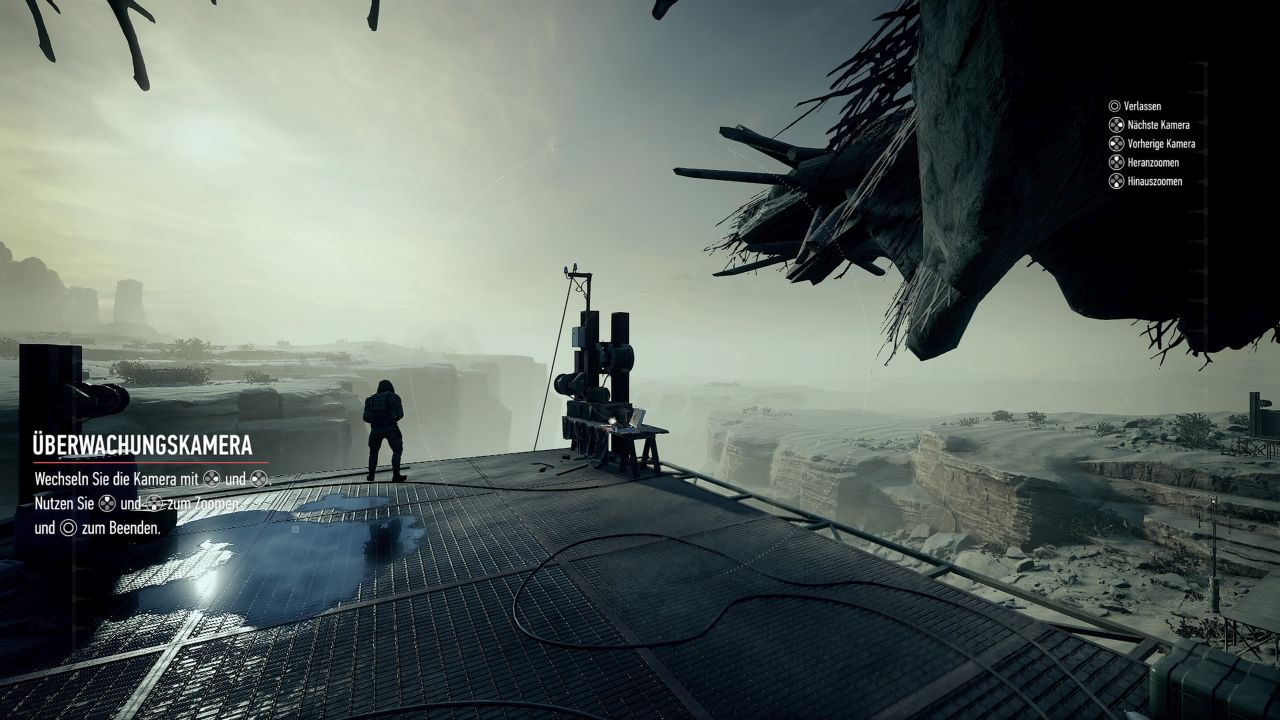Click the D-pad icon before 'zum Zoomen'
1280x720 pixels.
click(155, 505)
